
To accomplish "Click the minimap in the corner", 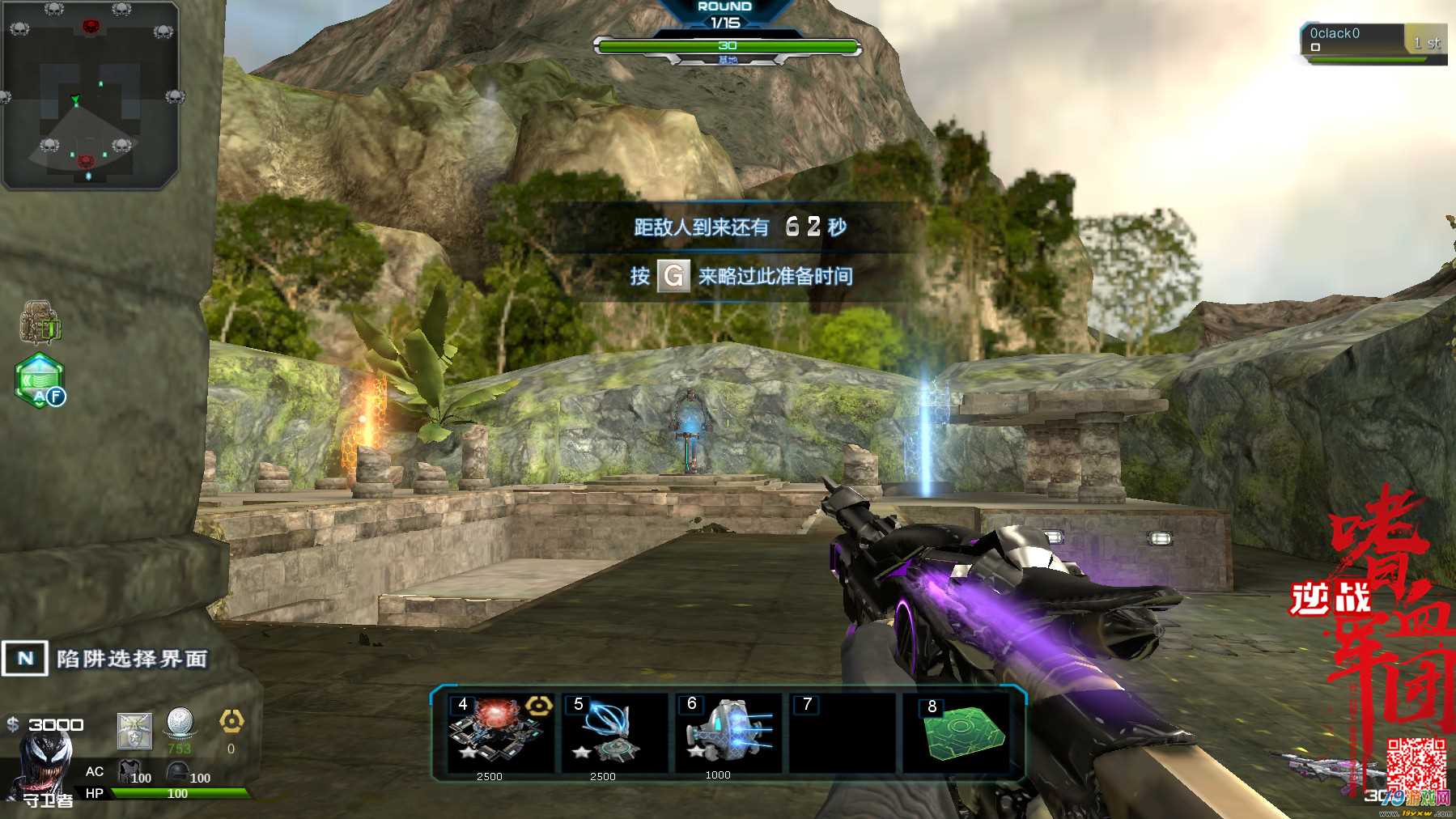I will point(89,95).
